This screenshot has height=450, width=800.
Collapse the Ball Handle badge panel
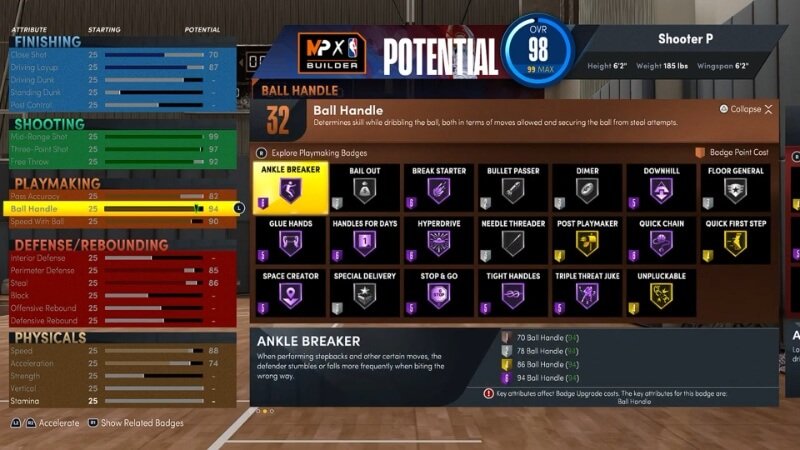tap(745, 109)
